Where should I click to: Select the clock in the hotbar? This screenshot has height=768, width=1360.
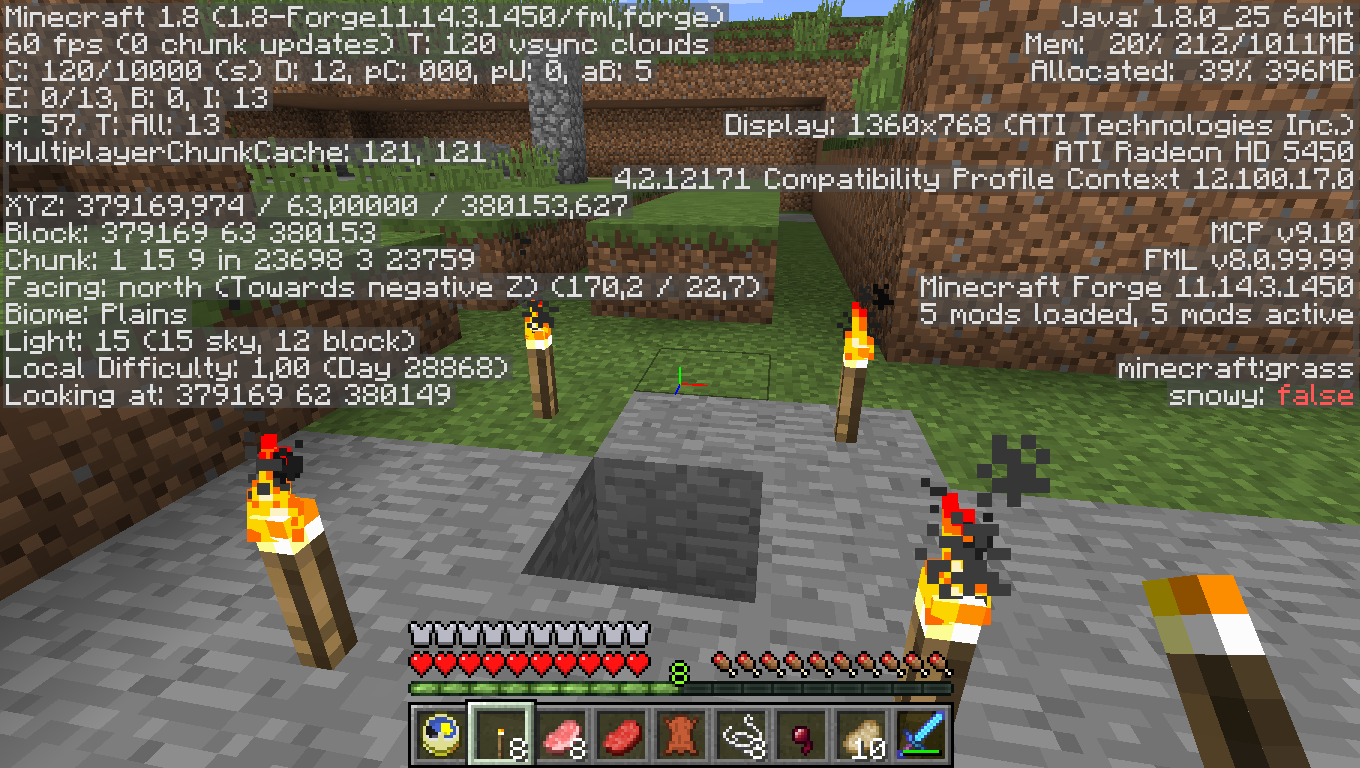[439, 734]
